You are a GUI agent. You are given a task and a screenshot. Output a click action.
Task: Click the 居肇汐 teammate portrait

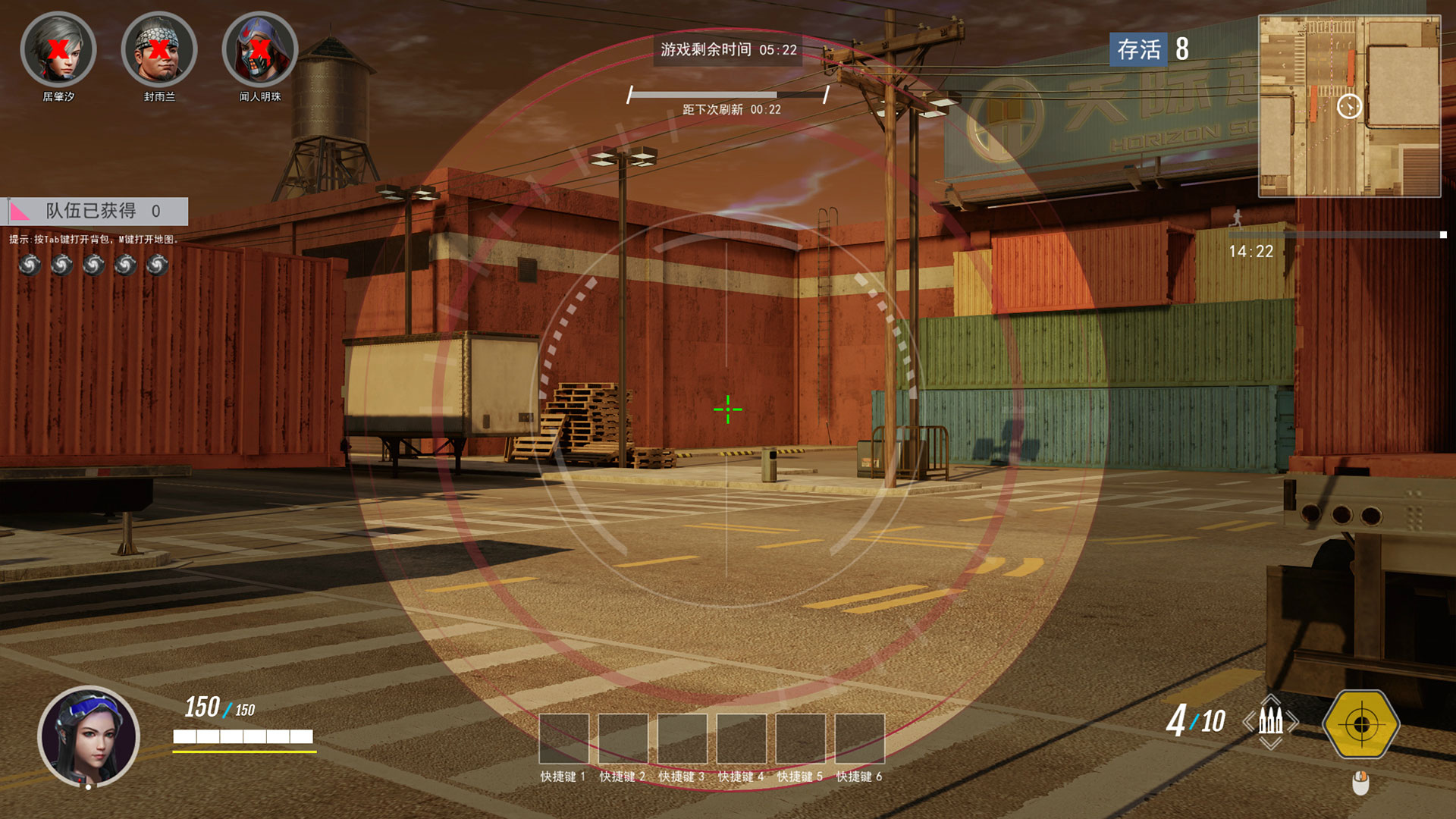(58, 50)
